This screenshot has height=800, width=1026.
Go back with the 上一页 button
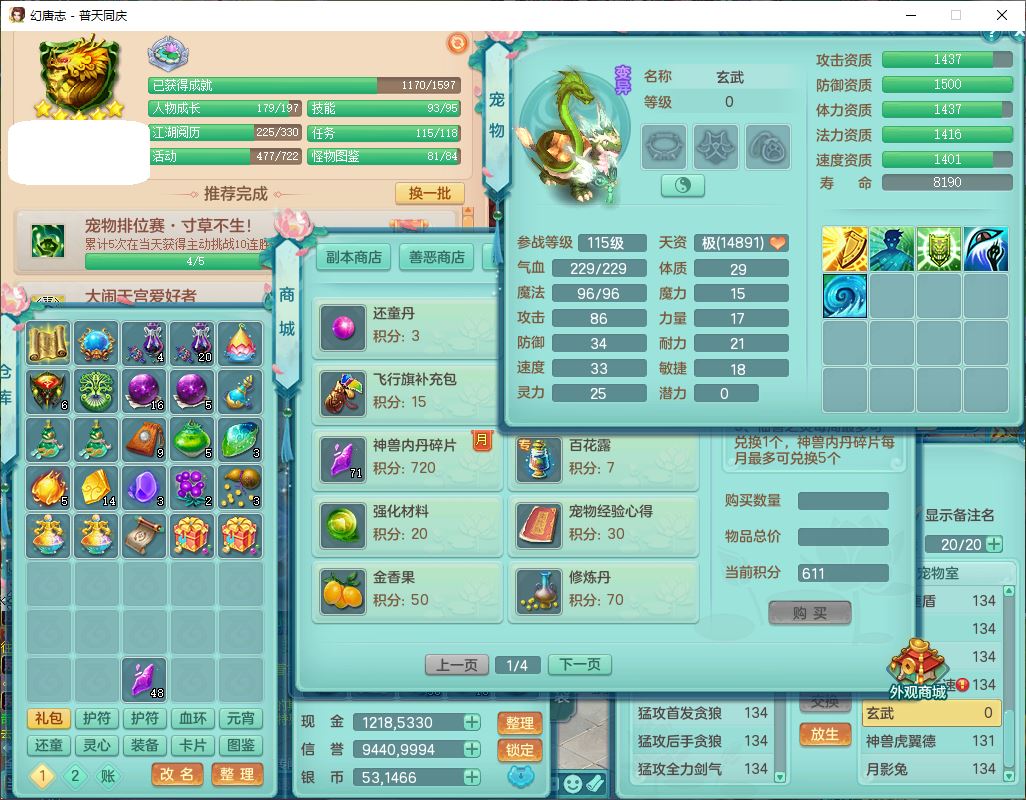tap(457, 665)
